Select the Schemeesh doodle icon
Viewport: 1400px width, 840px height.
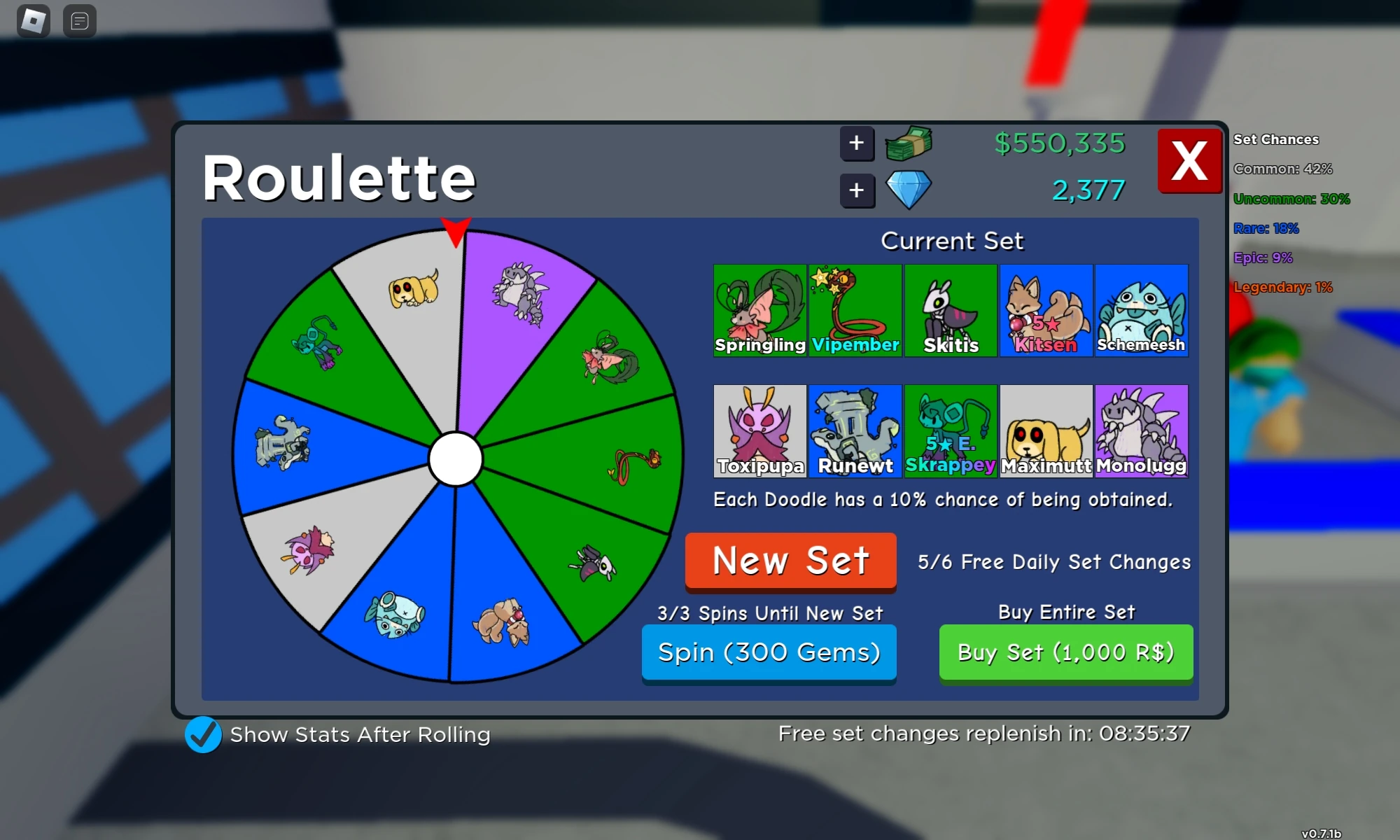click(x=1140, y=308)
